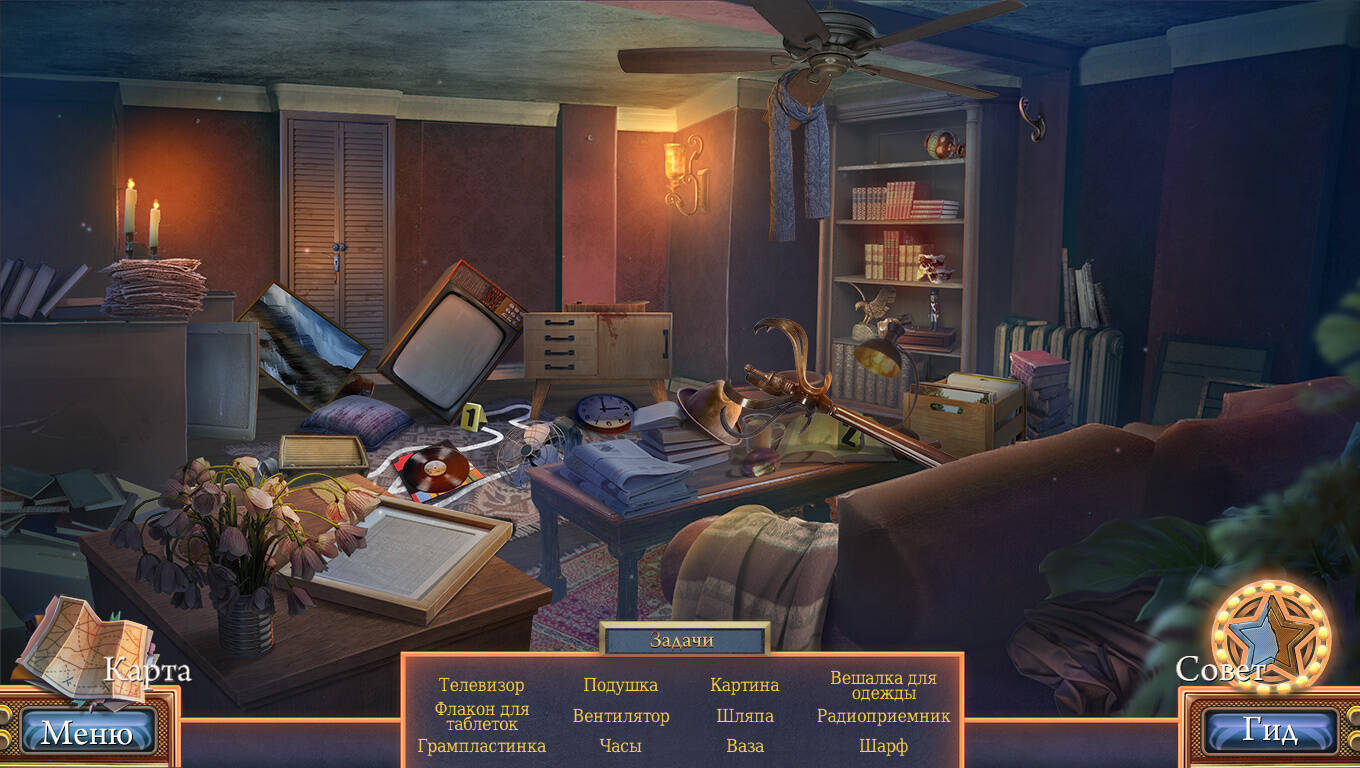Open the Меню button
This screenshot has width=1360, height=768.
tap(87, 733)
